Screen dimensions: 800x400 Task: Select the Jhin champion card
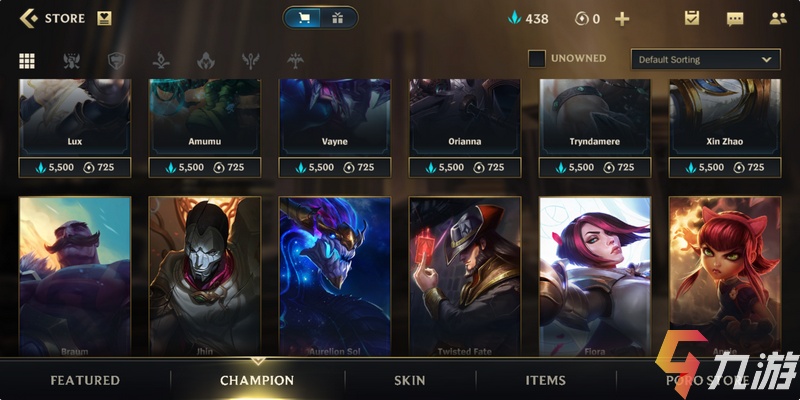pos(204,275)
